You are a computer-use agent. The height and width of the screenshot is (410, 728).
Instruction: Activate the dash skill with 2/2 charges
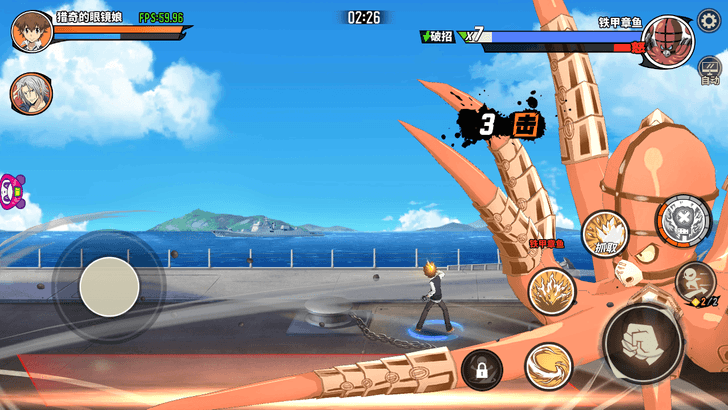tap(697, 283)
